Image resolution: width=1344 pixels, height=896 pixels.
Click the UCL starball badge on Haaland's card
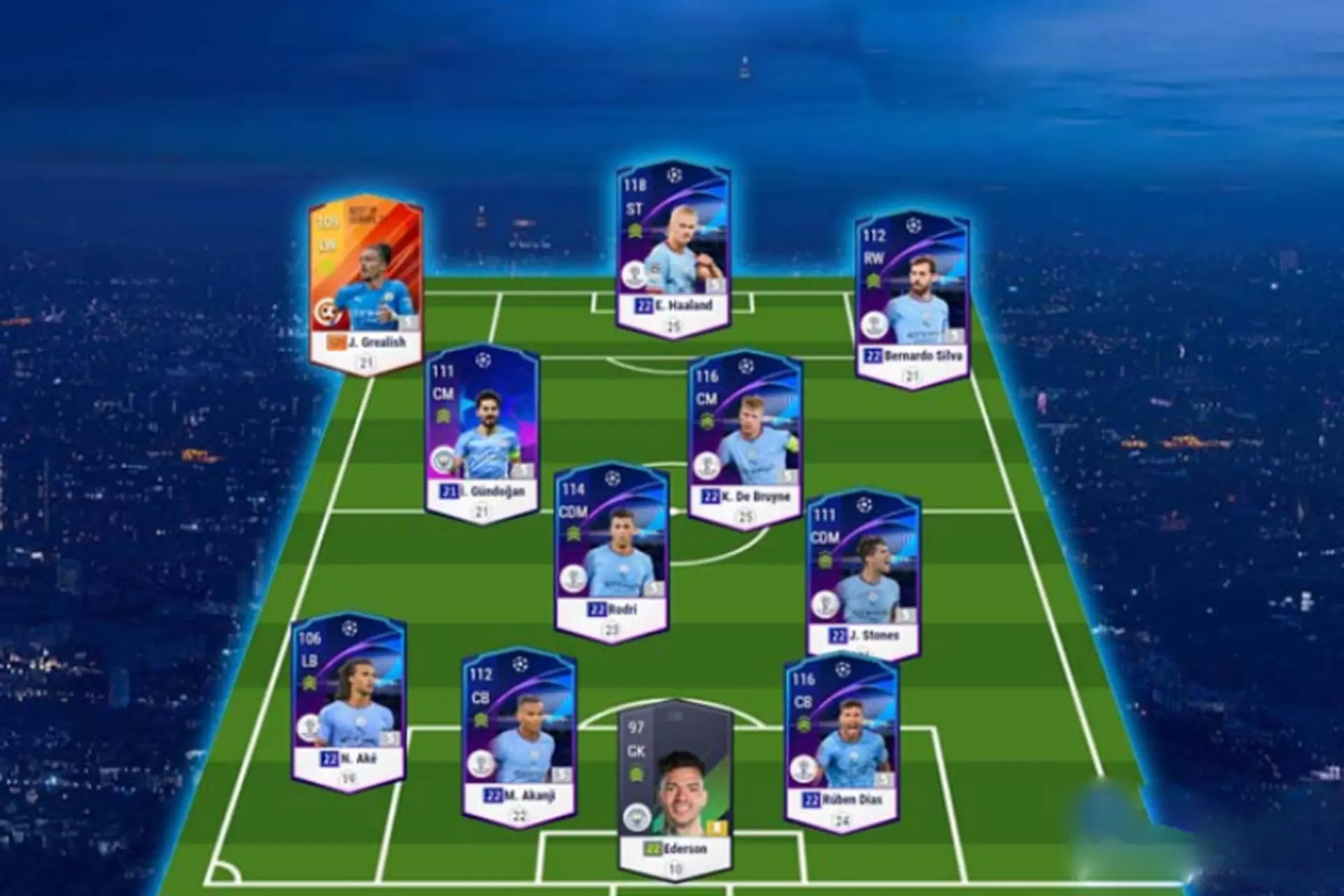pos(675,174)
